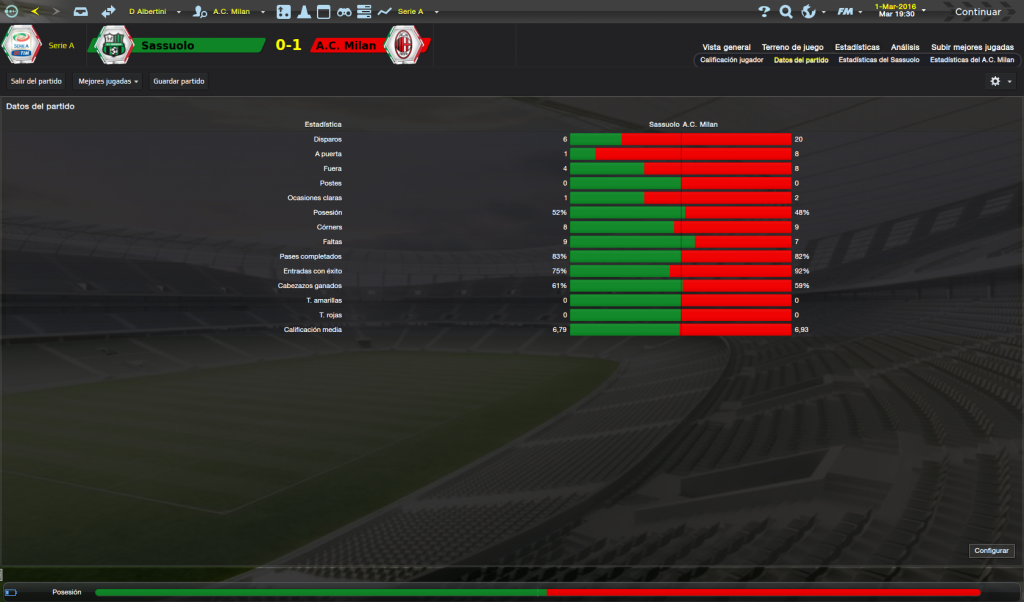This screenshot has height=602, width=1024.
Task: Open the FM menu dropdown
Action: click(x=849, y=12)
